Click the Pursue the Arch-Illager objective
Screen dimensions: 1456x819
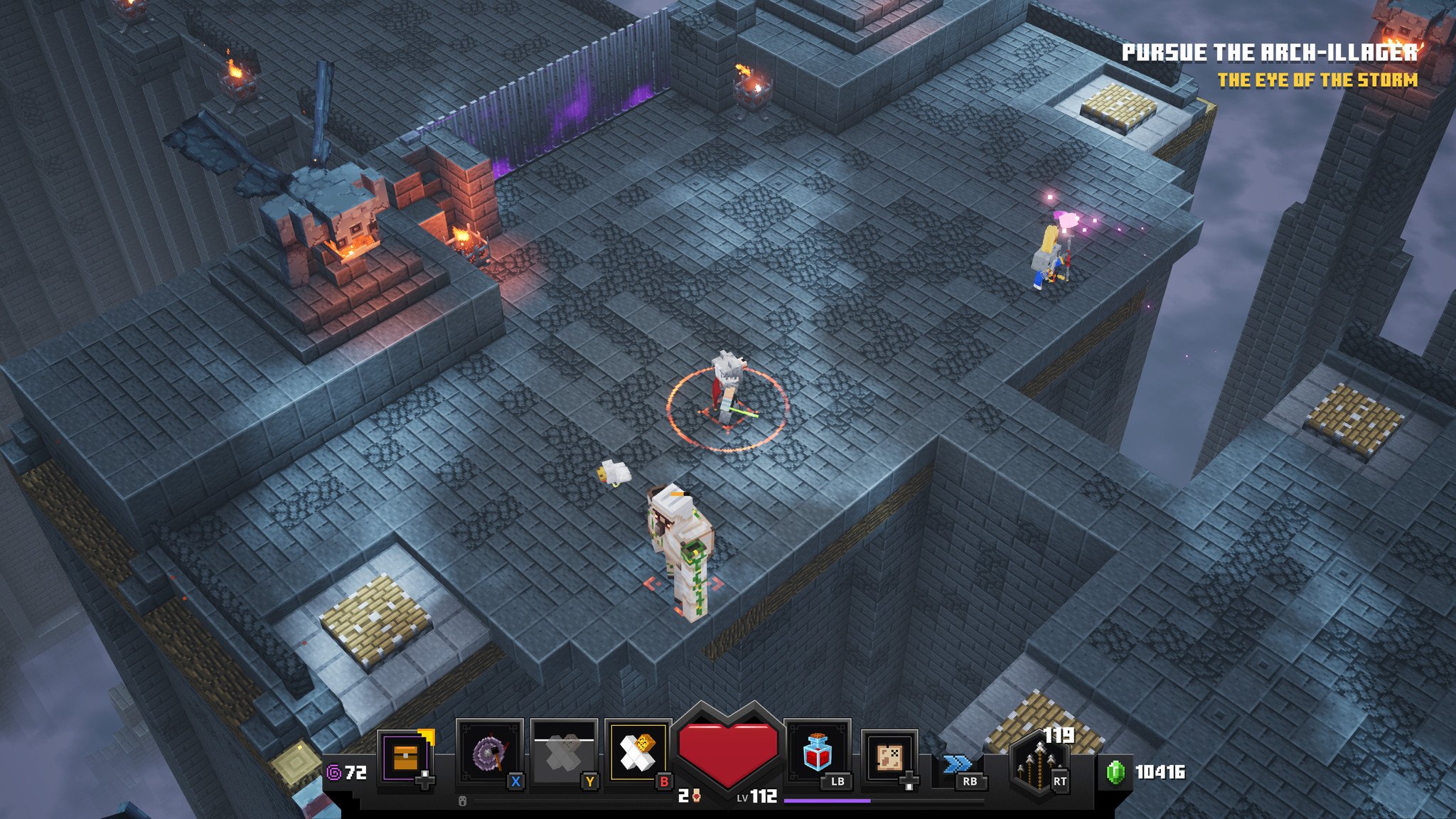coord(1269,53)
